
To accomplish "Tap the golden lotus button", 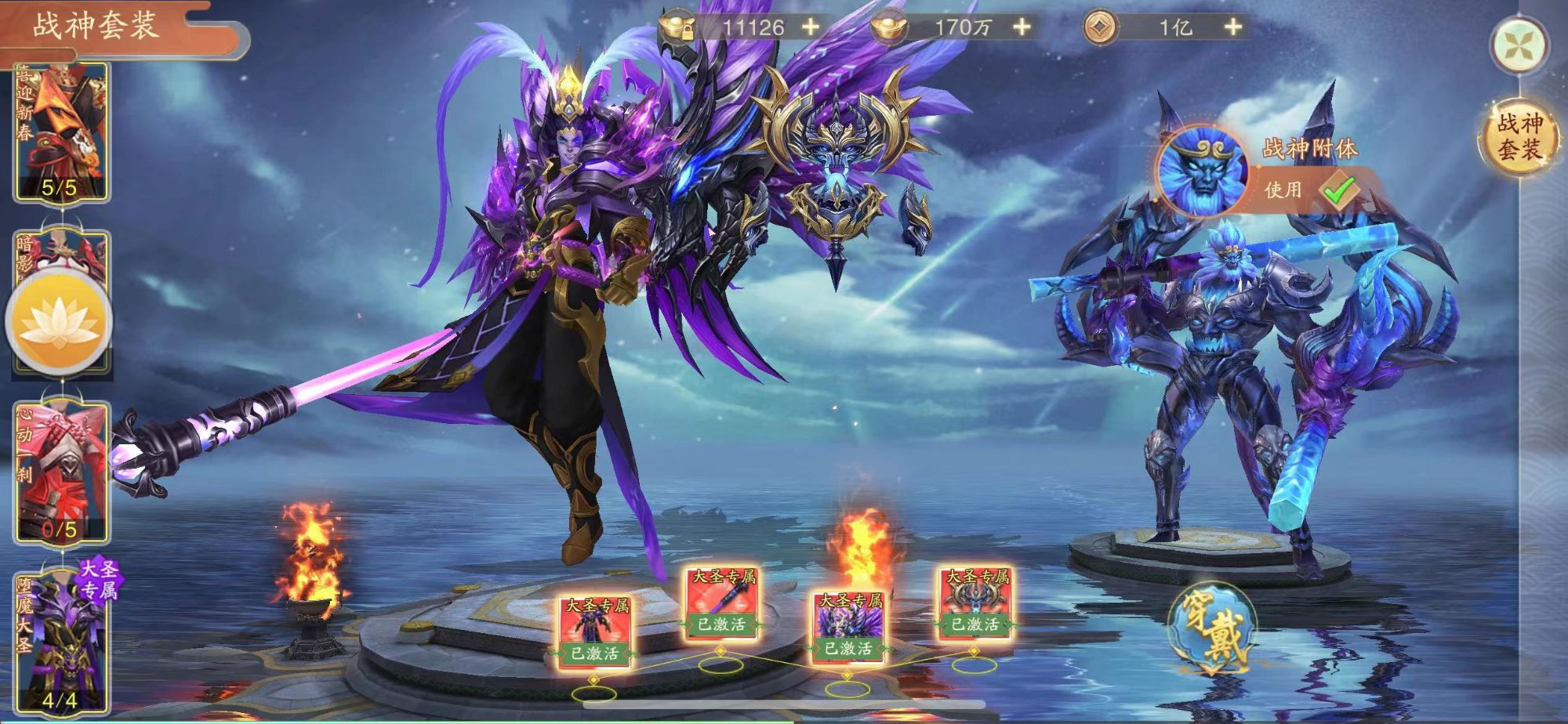I will tap(60, 322).
